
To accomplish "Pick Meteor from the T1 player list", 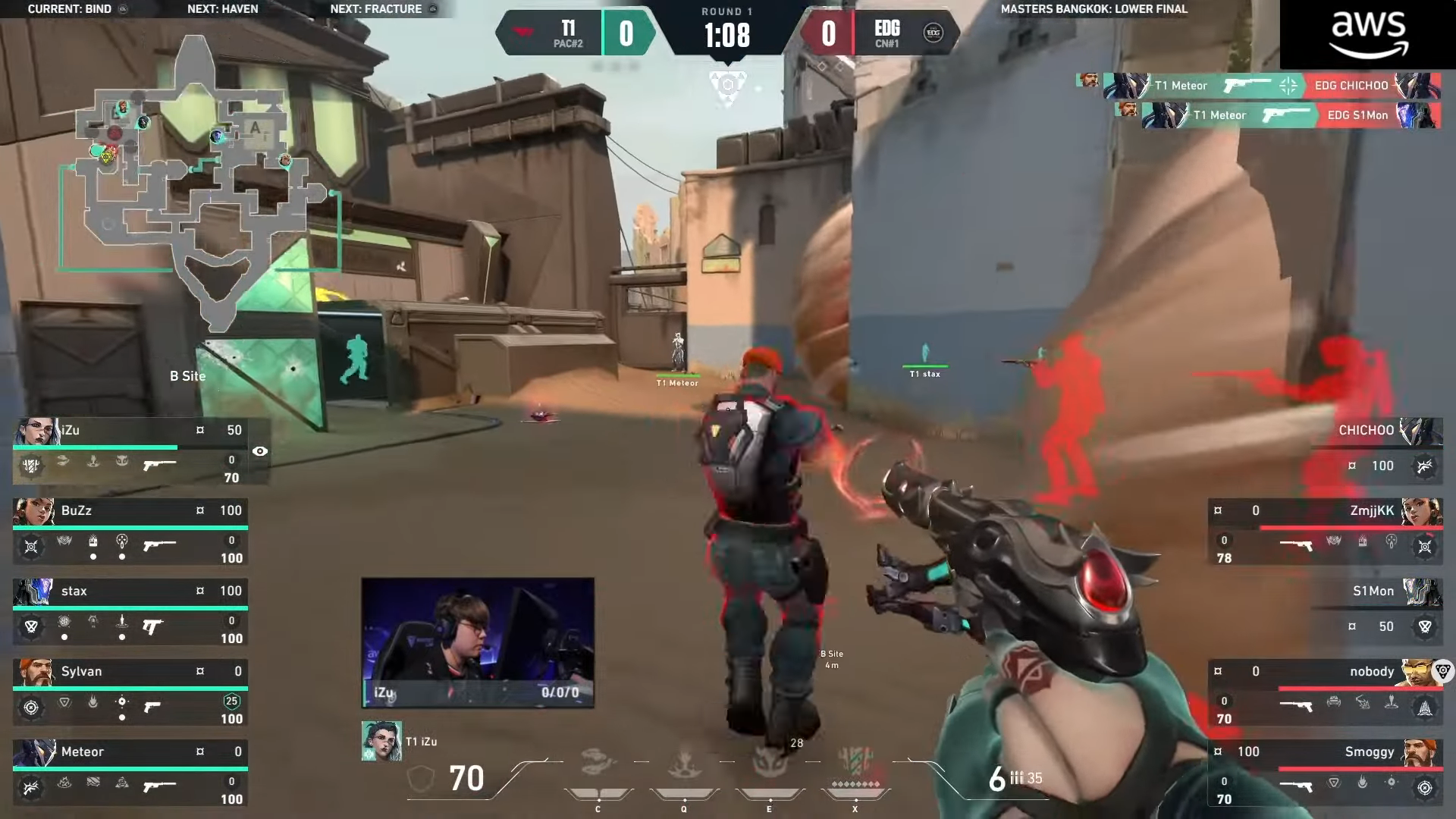I will pos(130,773).
